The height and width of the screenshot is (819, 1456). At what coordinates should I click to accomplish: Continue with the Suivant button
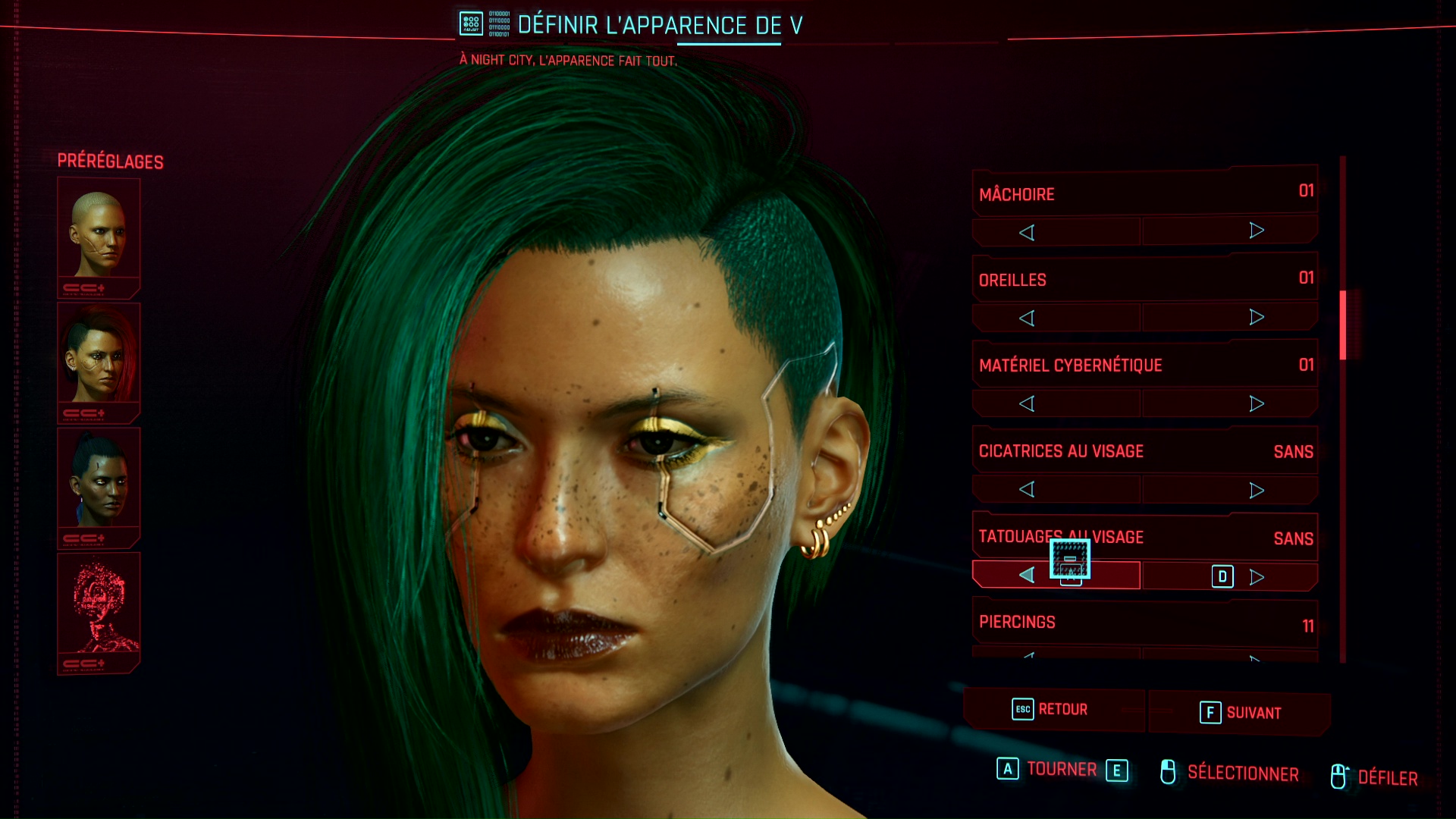(1241, 713)
